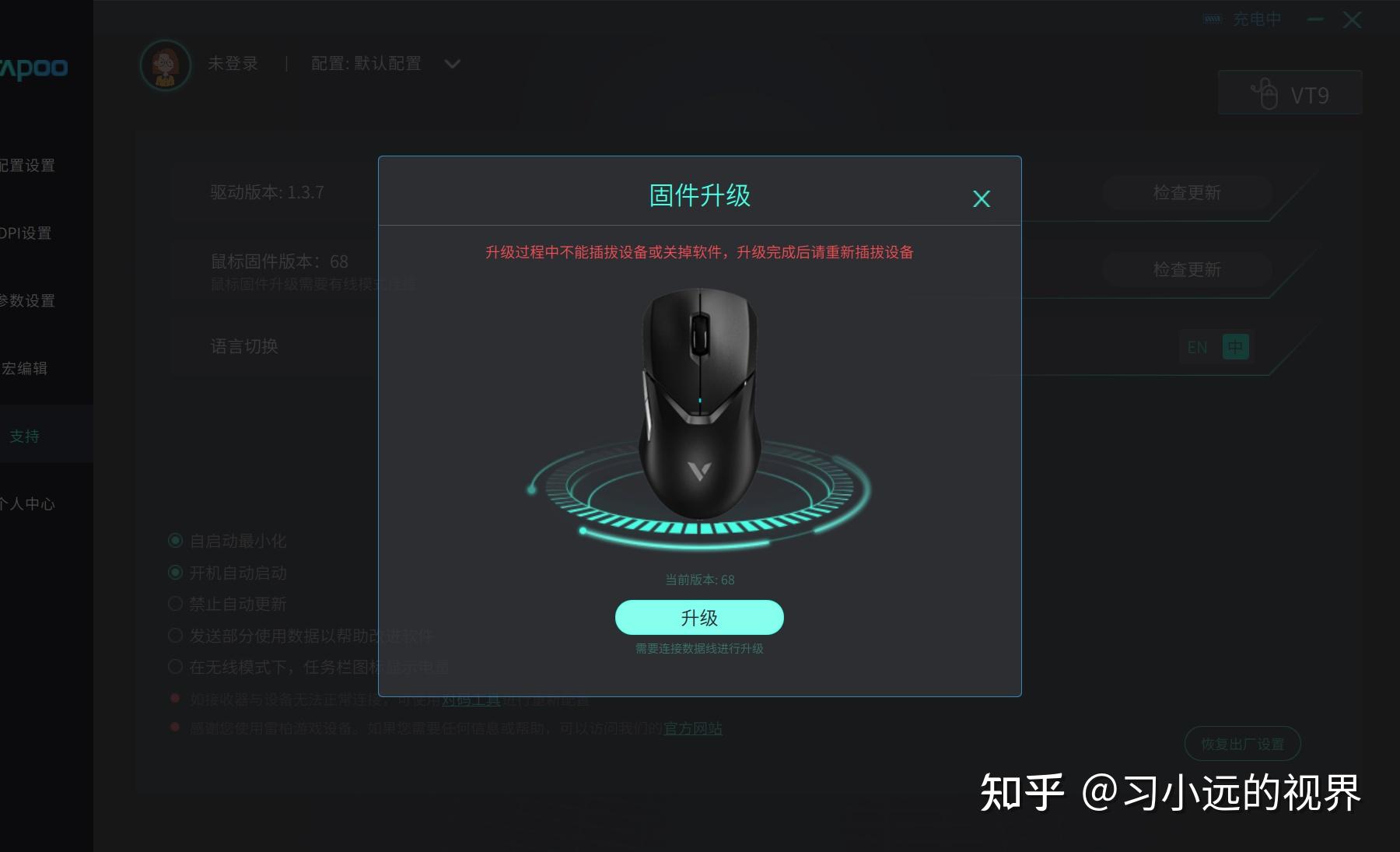Viewport: 1400px width, 852px height.
Task: Expand the 默认配置 profile dropdown
Action: [452, 64]
